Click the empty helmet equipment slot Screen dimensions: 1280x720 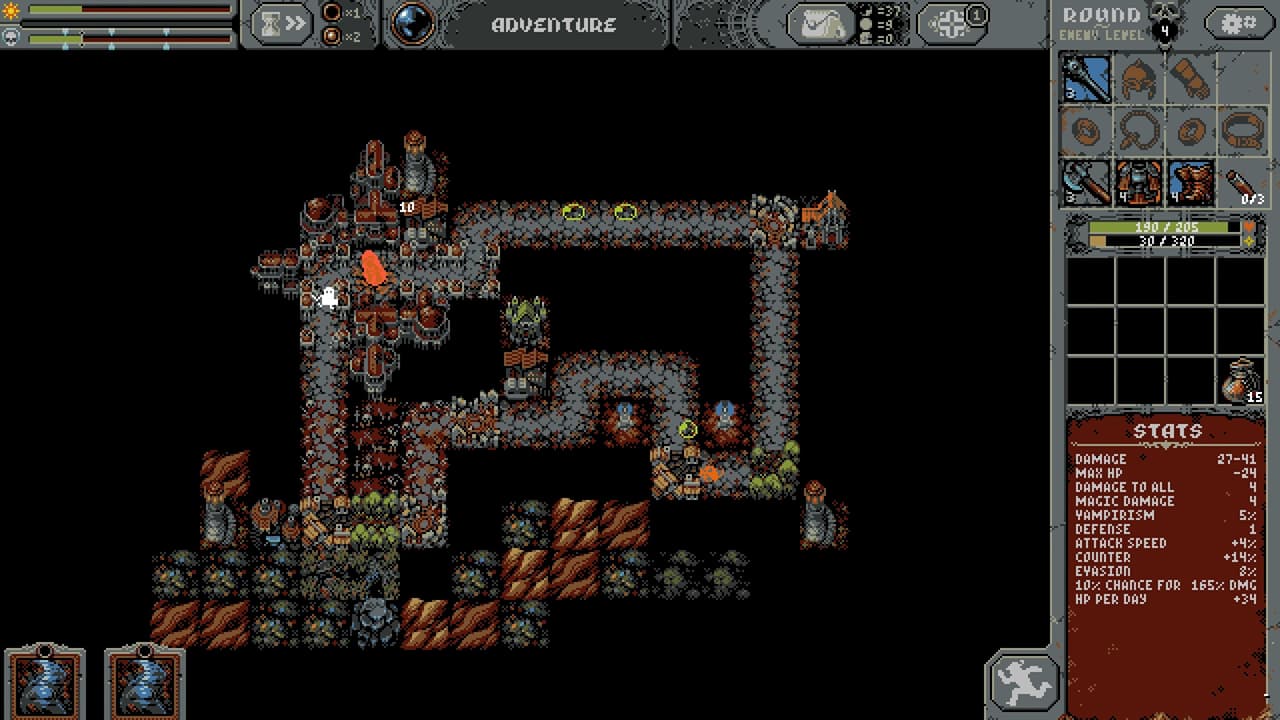pos(1138,80)
